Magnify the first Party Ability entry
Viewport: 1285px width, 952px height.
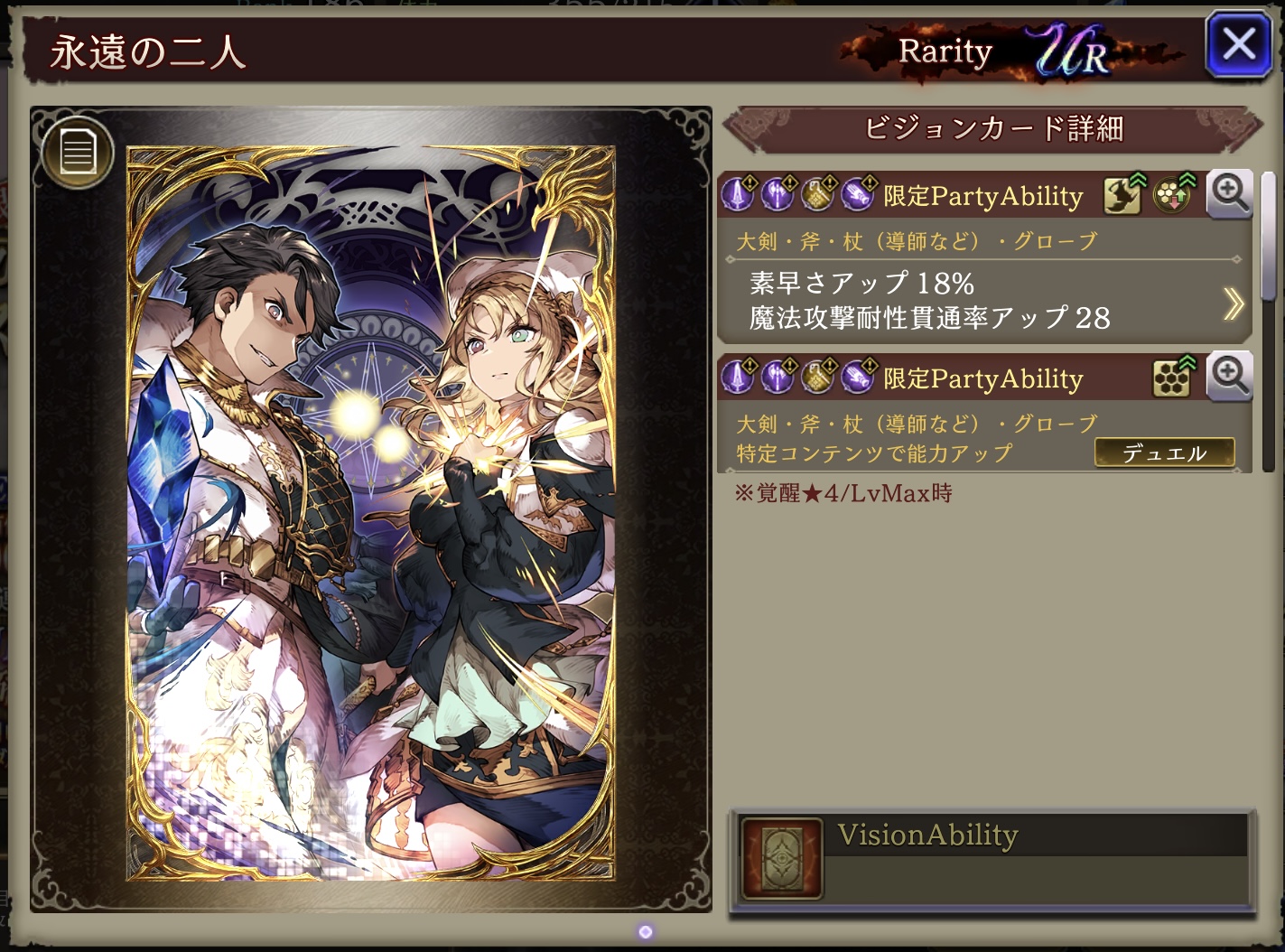[x=1229, y=194]
